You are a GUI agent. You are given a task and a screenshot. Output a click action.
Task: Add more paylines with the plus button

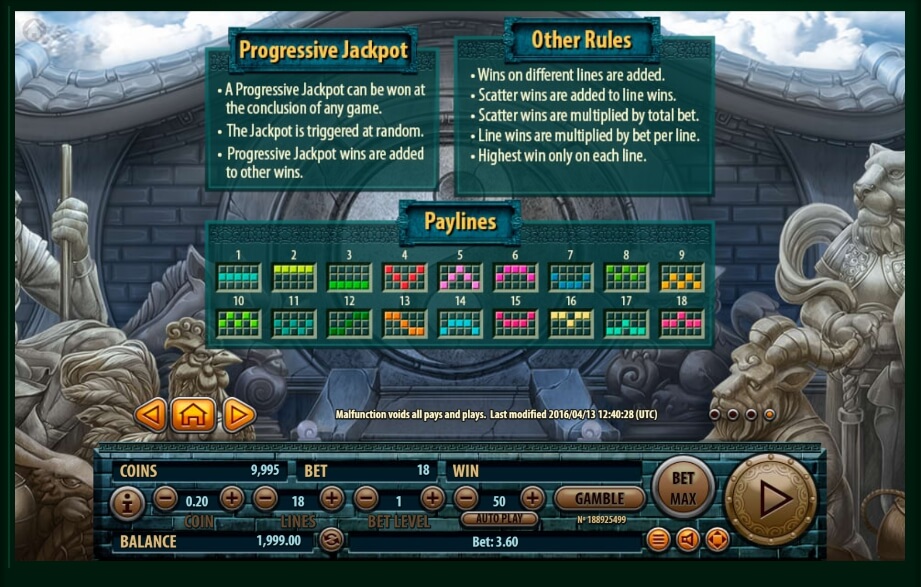tap(331, 498)
